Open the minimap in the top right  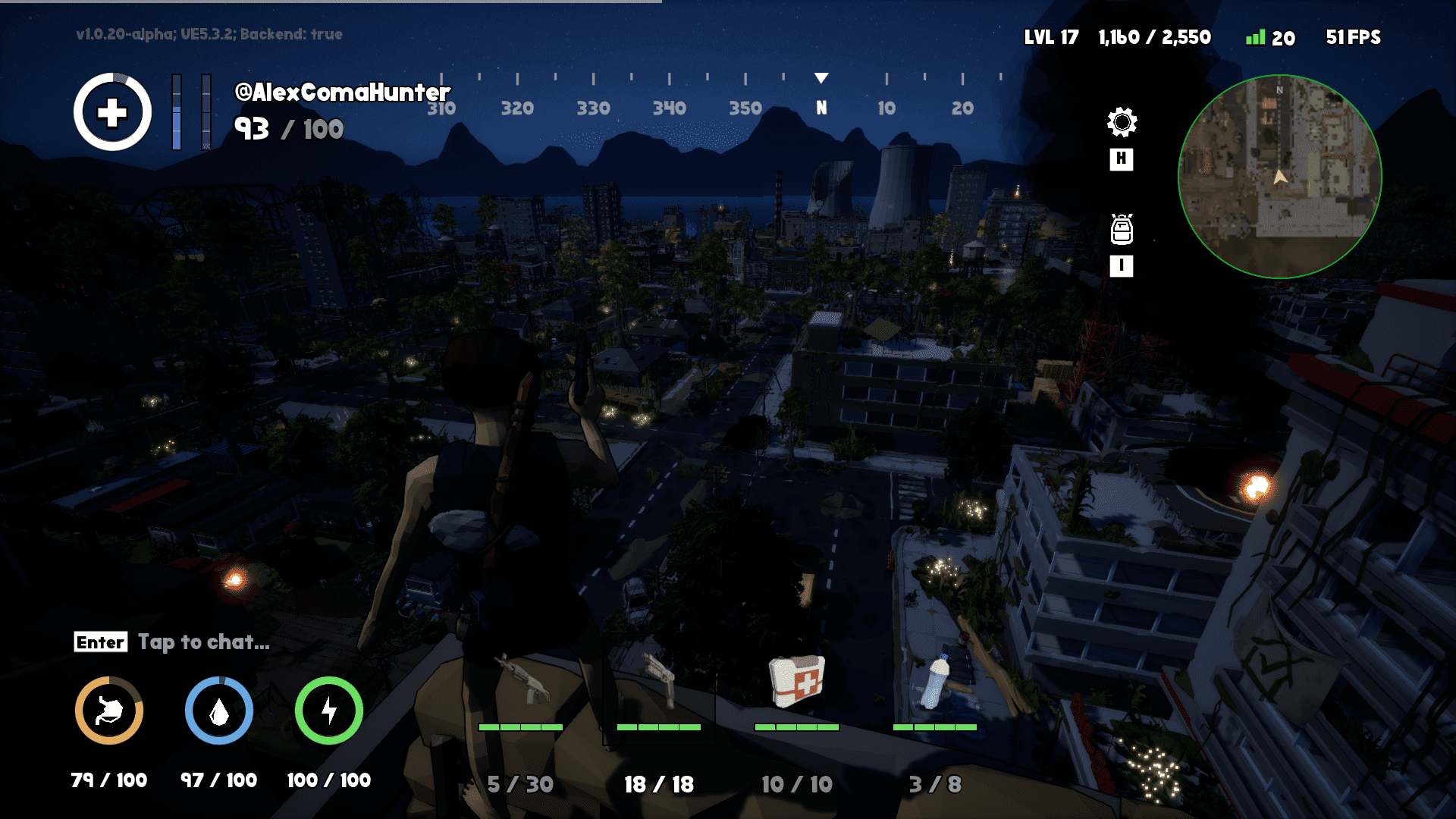click(1281, 177)
